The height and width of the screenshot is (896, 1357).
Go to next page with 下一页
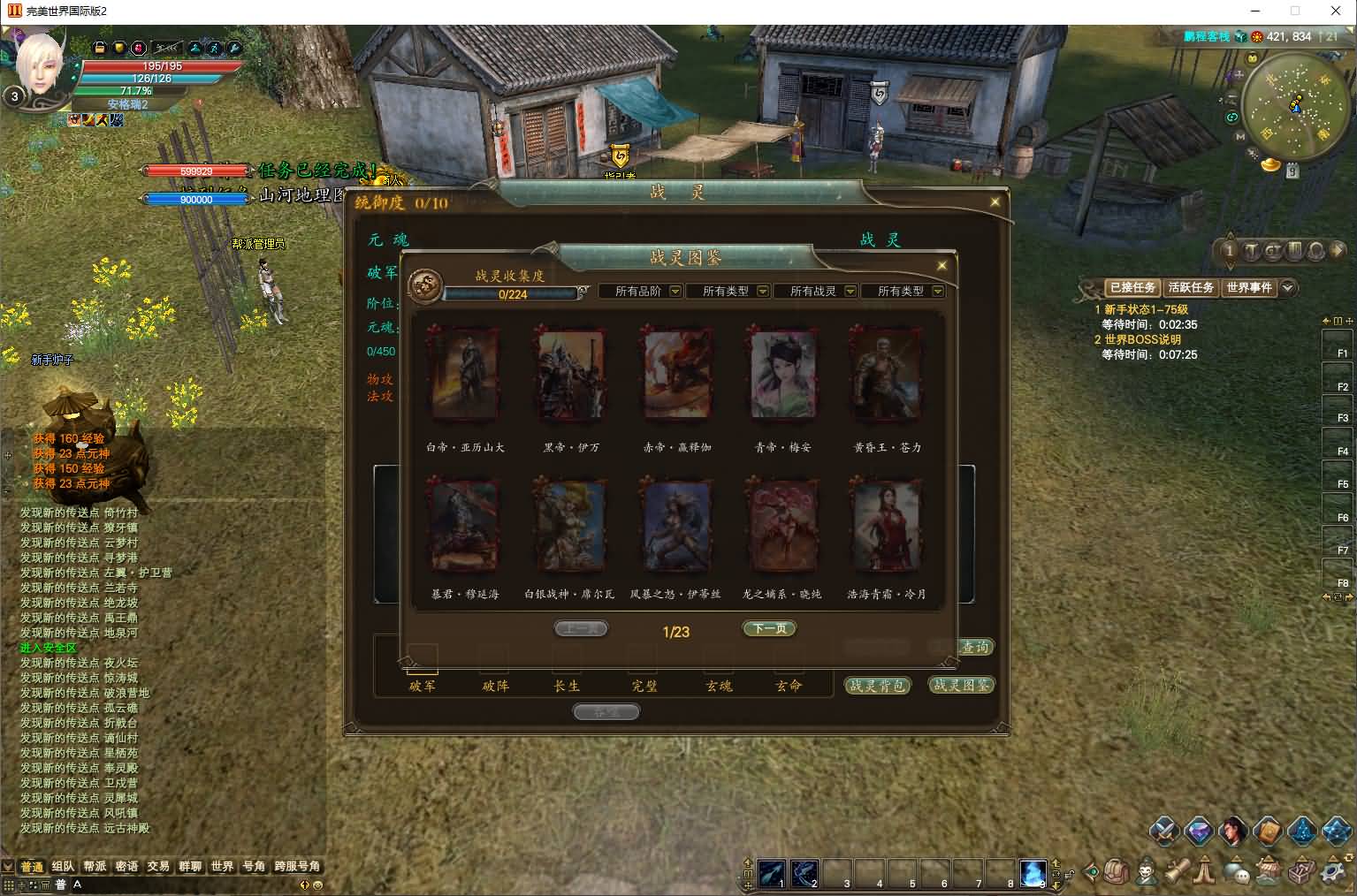769,628
